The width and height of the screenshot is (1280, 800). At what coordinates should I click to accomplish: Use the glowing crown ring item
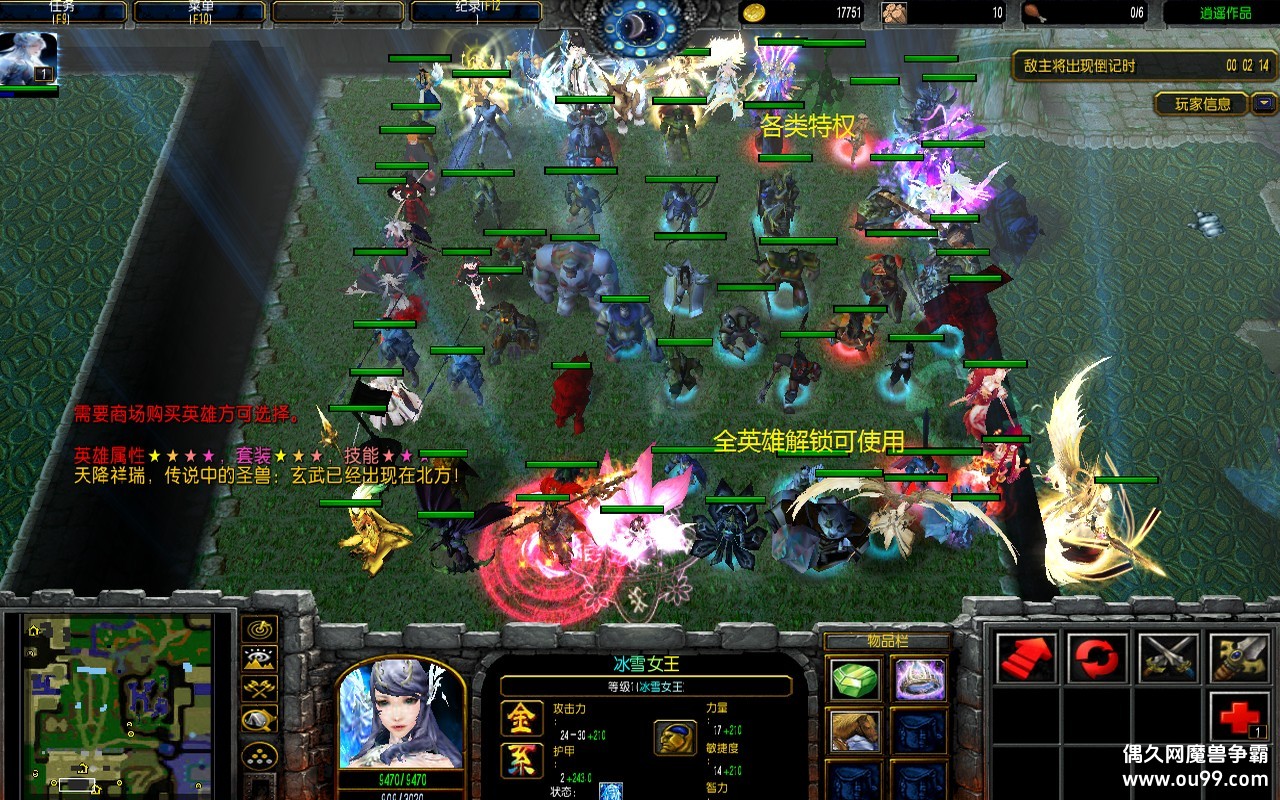click(920, 680)
